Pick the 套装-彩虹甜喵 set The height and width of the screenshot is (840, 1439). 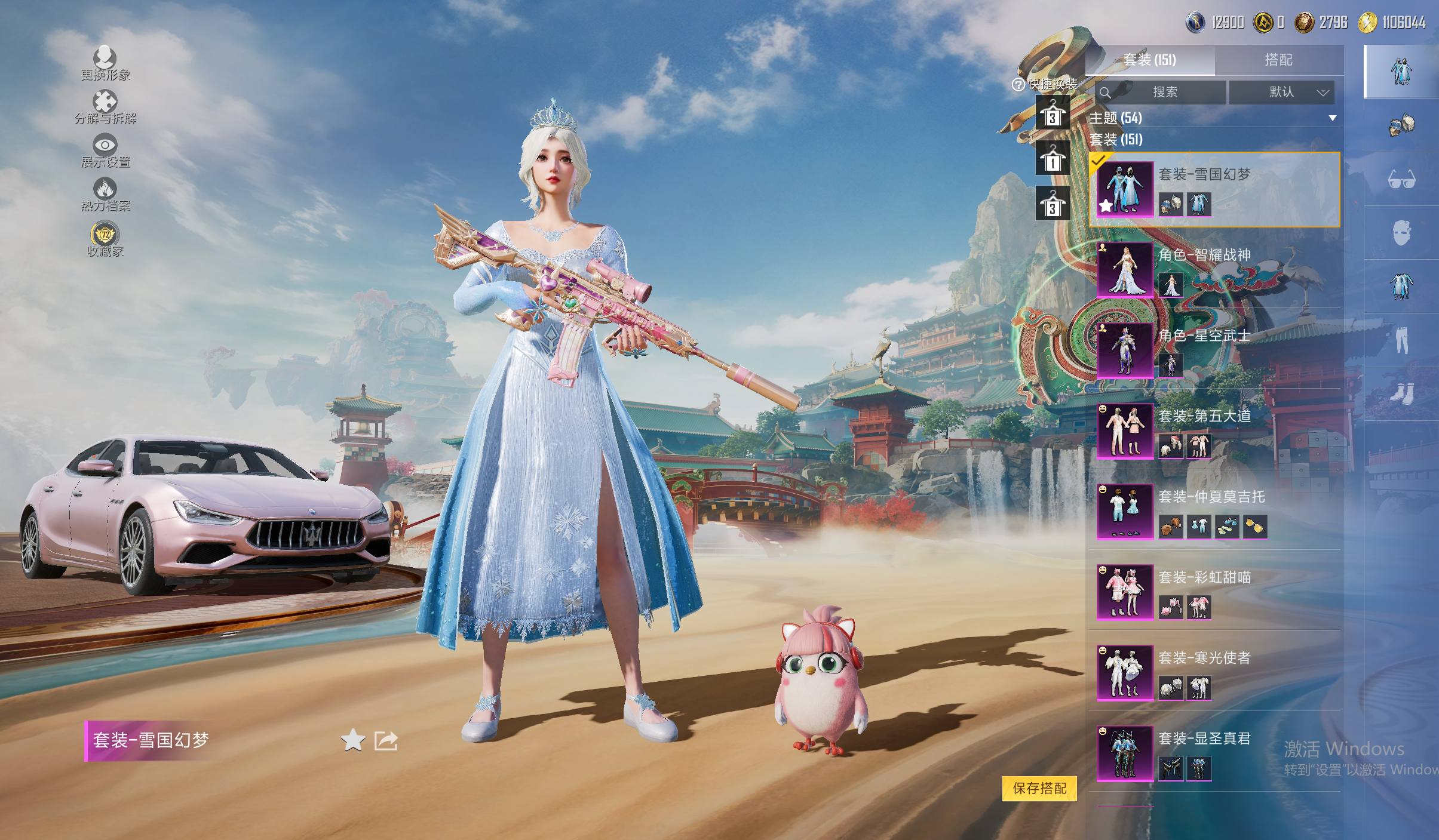pyautogui.click(x=1213, y=592)
